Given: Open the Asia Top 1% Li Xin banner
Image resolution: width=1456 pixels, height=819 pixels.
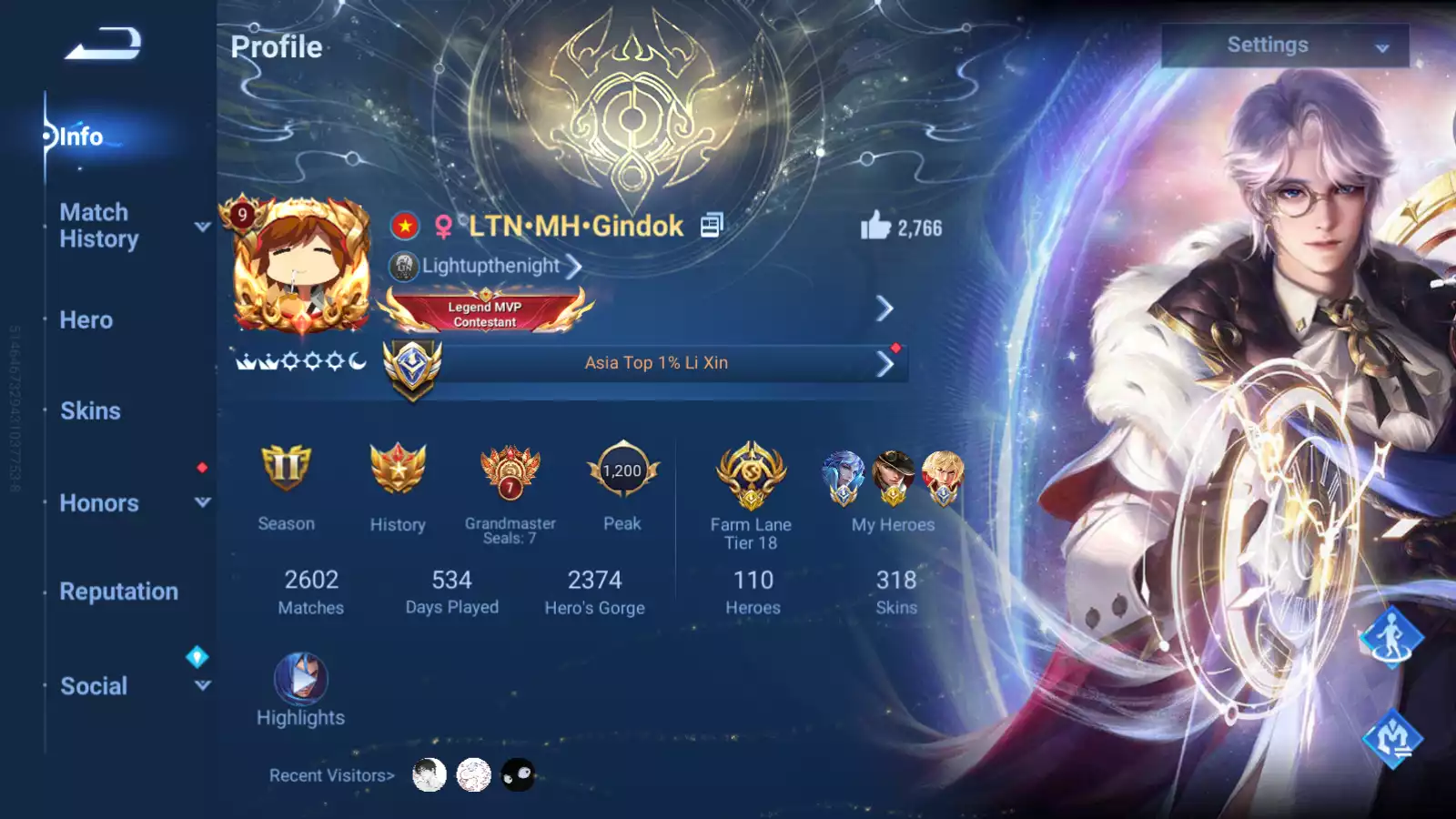Looking at the screenshot, I should click(655, 363).
